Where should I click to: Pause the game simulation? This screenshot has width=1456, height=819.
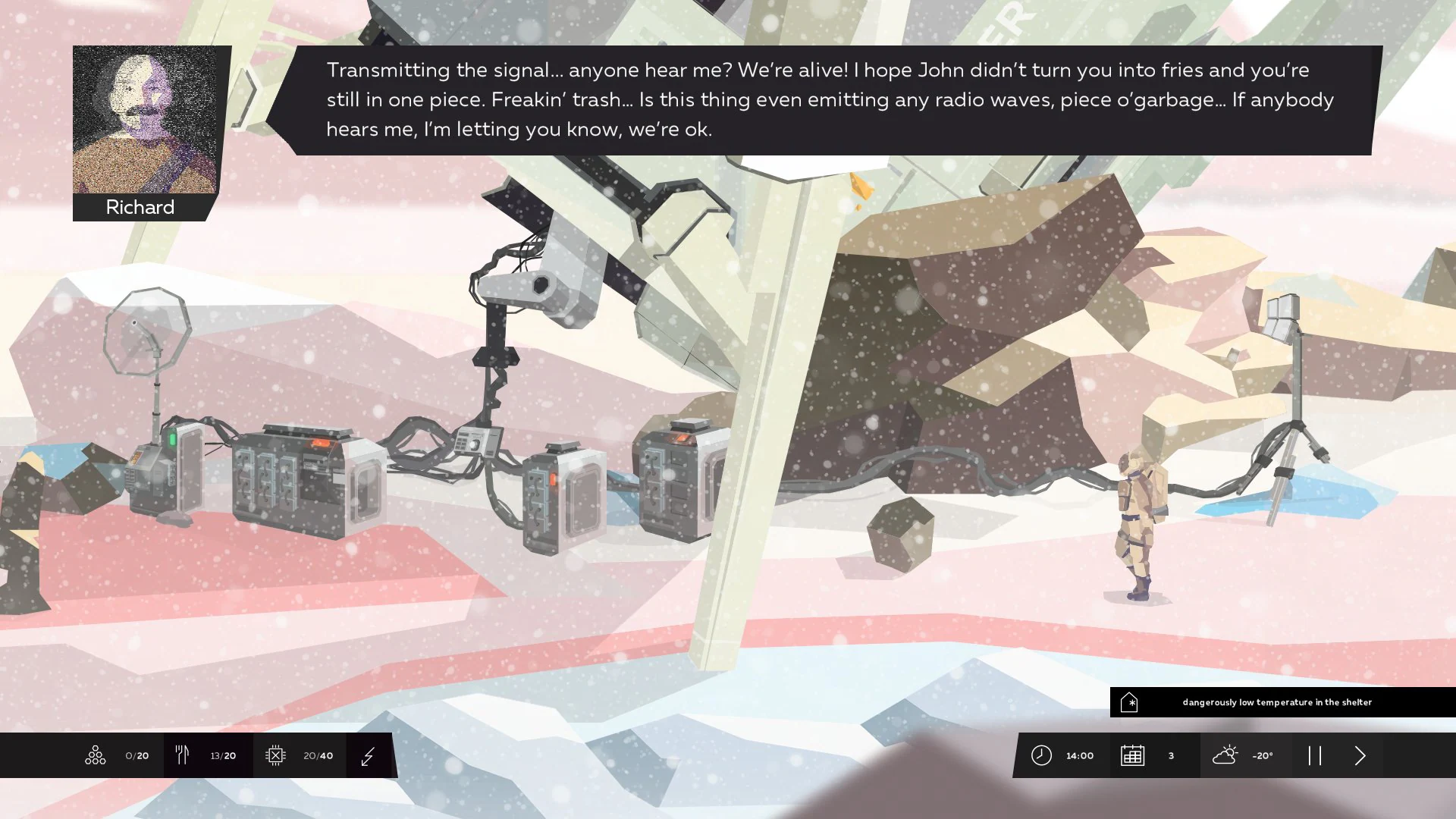click(1316, 755)
